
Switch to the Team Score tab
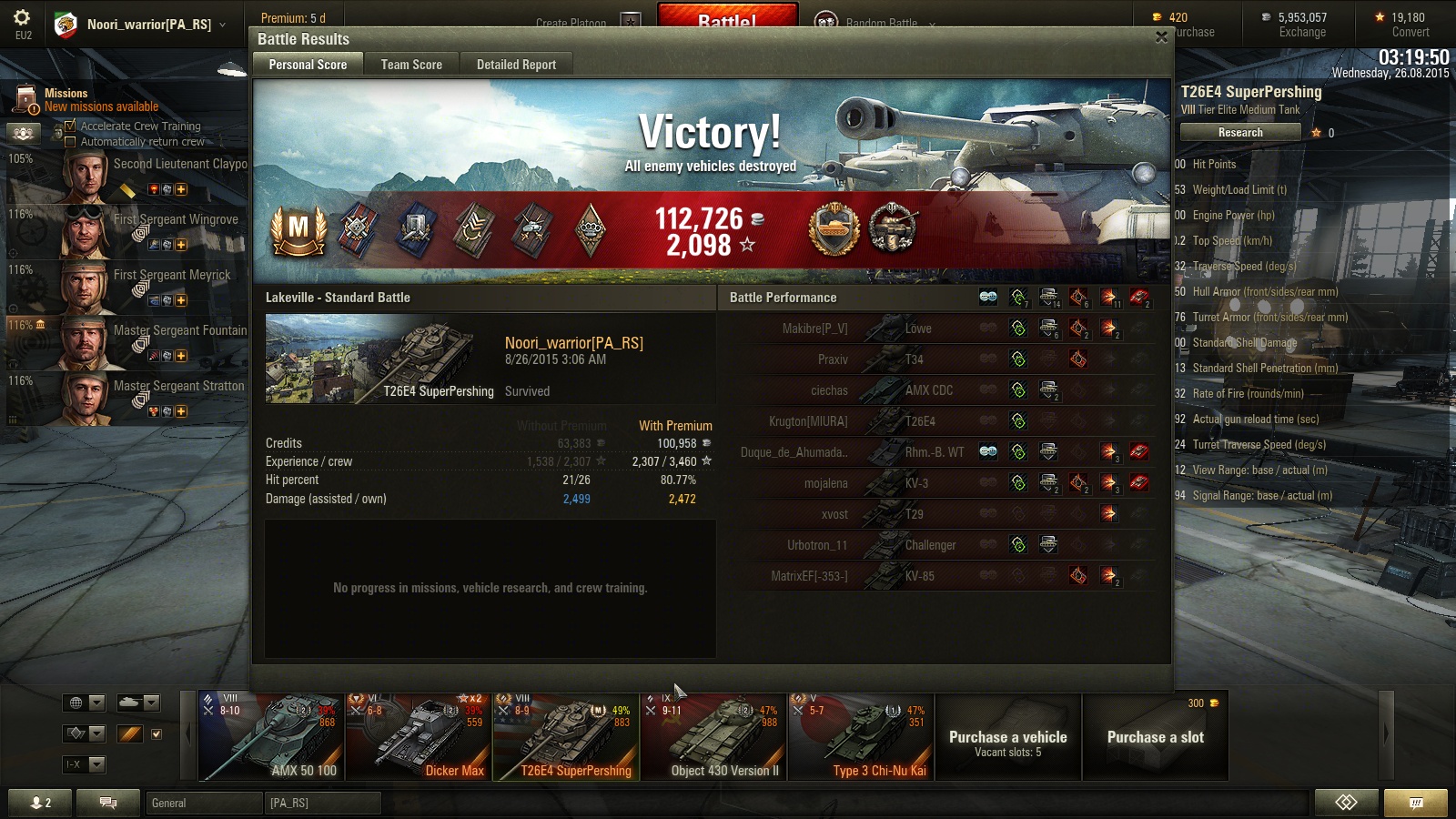pyautogui.click(x=411, y=65)
